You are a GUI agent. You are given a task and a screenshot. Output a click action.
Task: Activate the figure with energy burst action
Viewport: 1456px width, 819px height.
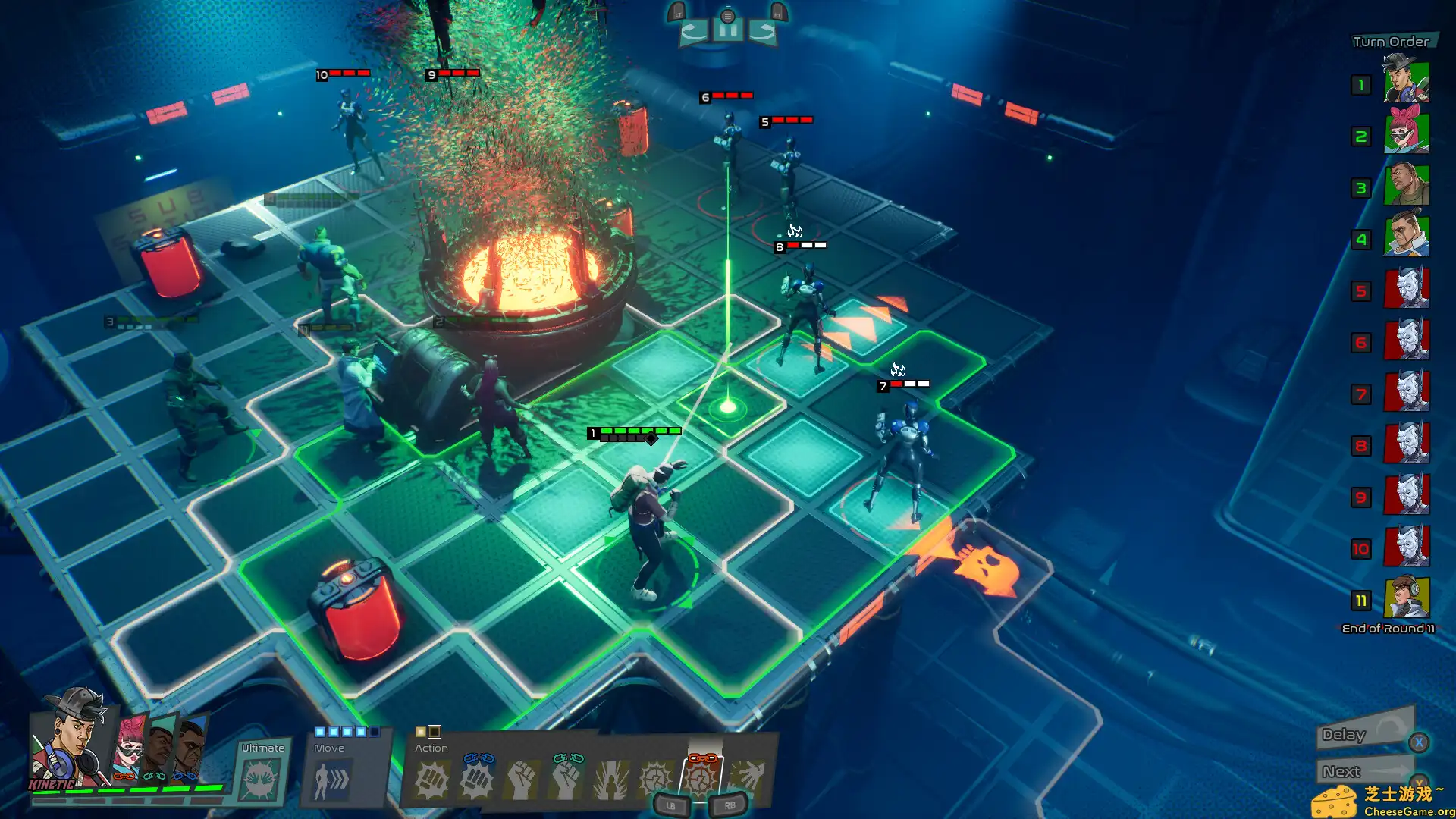pos(610,780)
